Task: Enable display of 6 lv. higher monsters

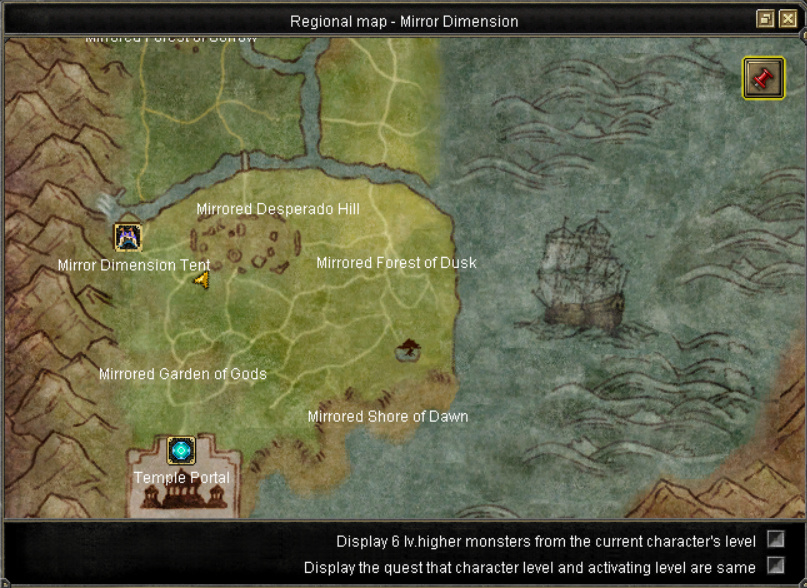Action: [x=775, y=540]
